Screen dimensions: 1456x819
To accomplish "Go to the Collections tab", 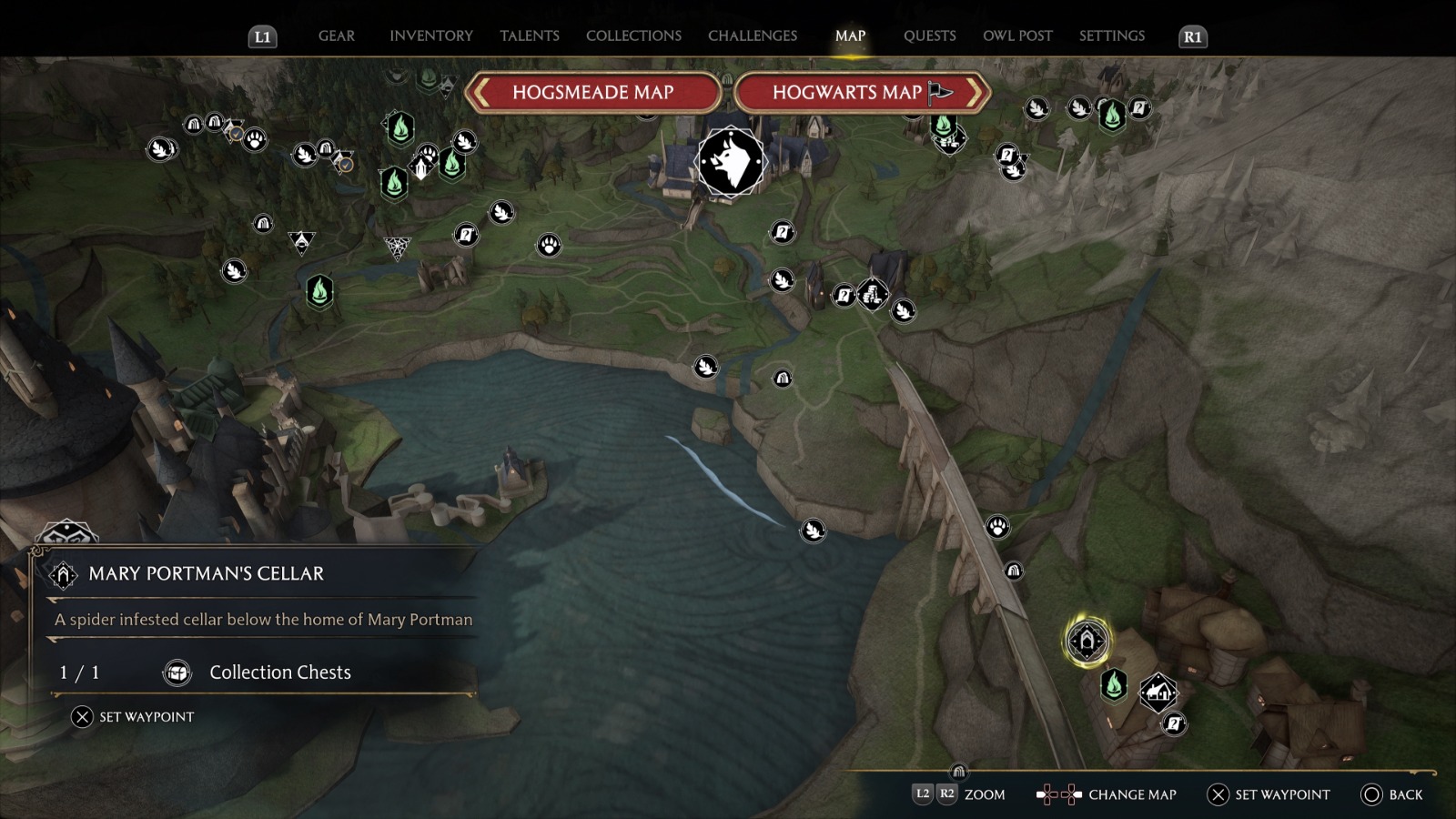I will click(633, 36).
